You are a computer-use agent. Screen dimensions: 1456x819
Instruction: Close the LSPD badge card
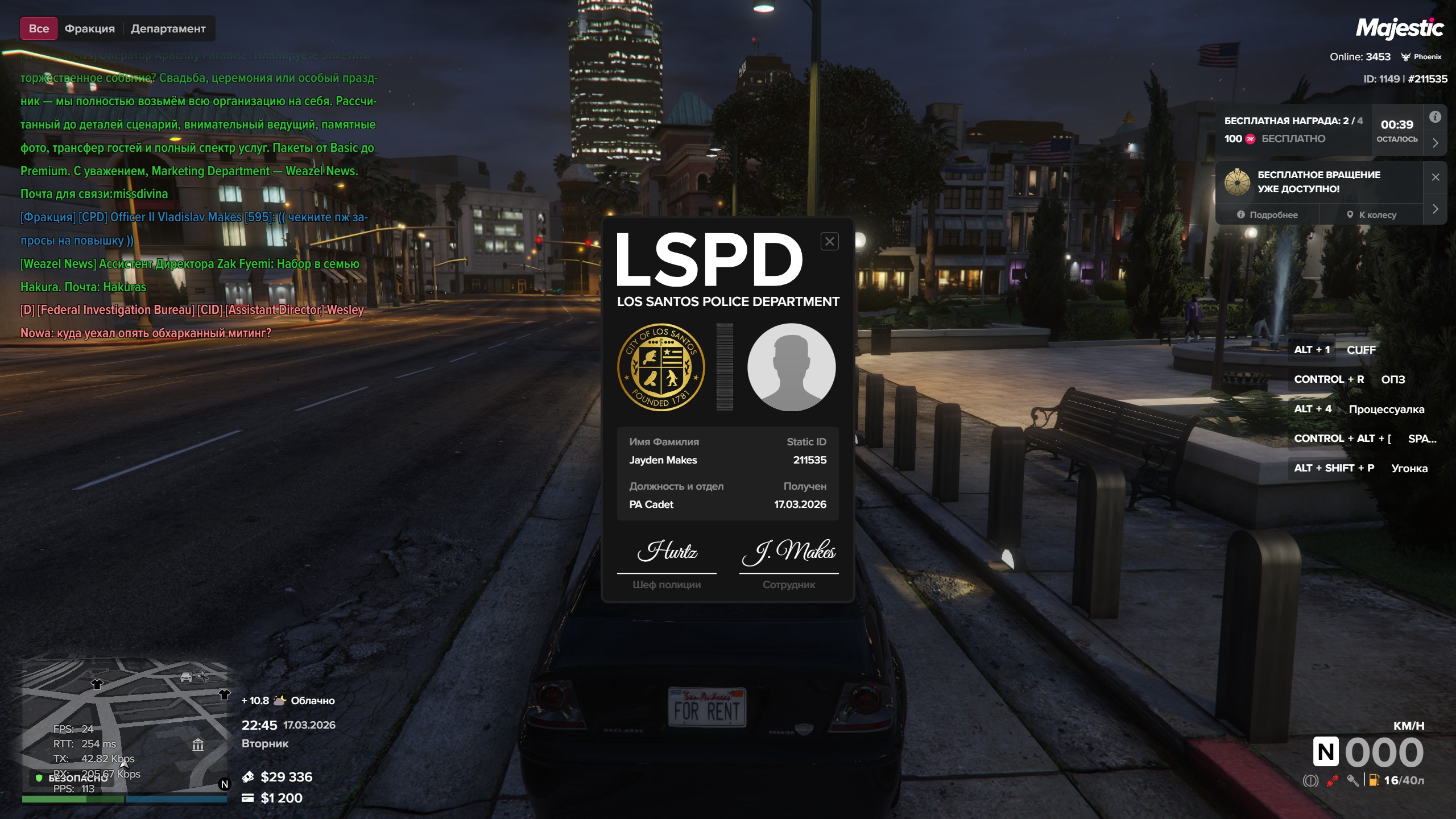tap(829, 242)
